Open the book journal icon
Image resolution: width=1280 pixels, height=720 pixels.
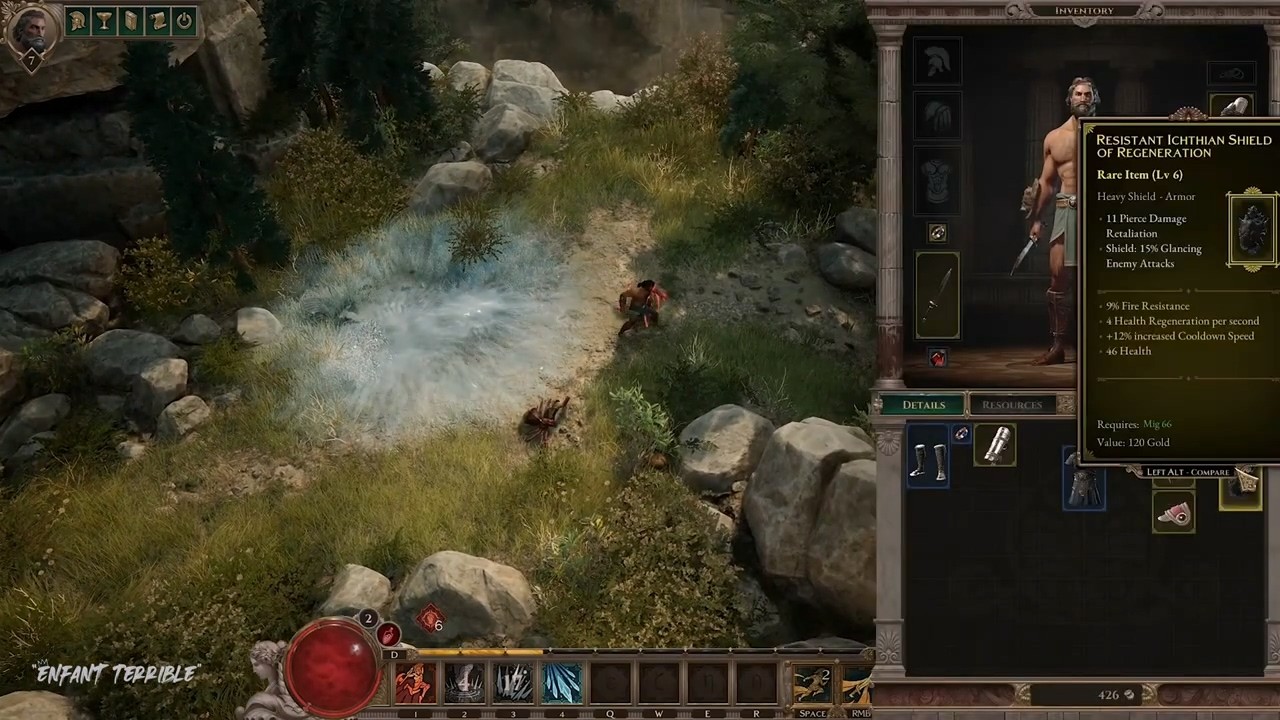(x=131, y=21)
